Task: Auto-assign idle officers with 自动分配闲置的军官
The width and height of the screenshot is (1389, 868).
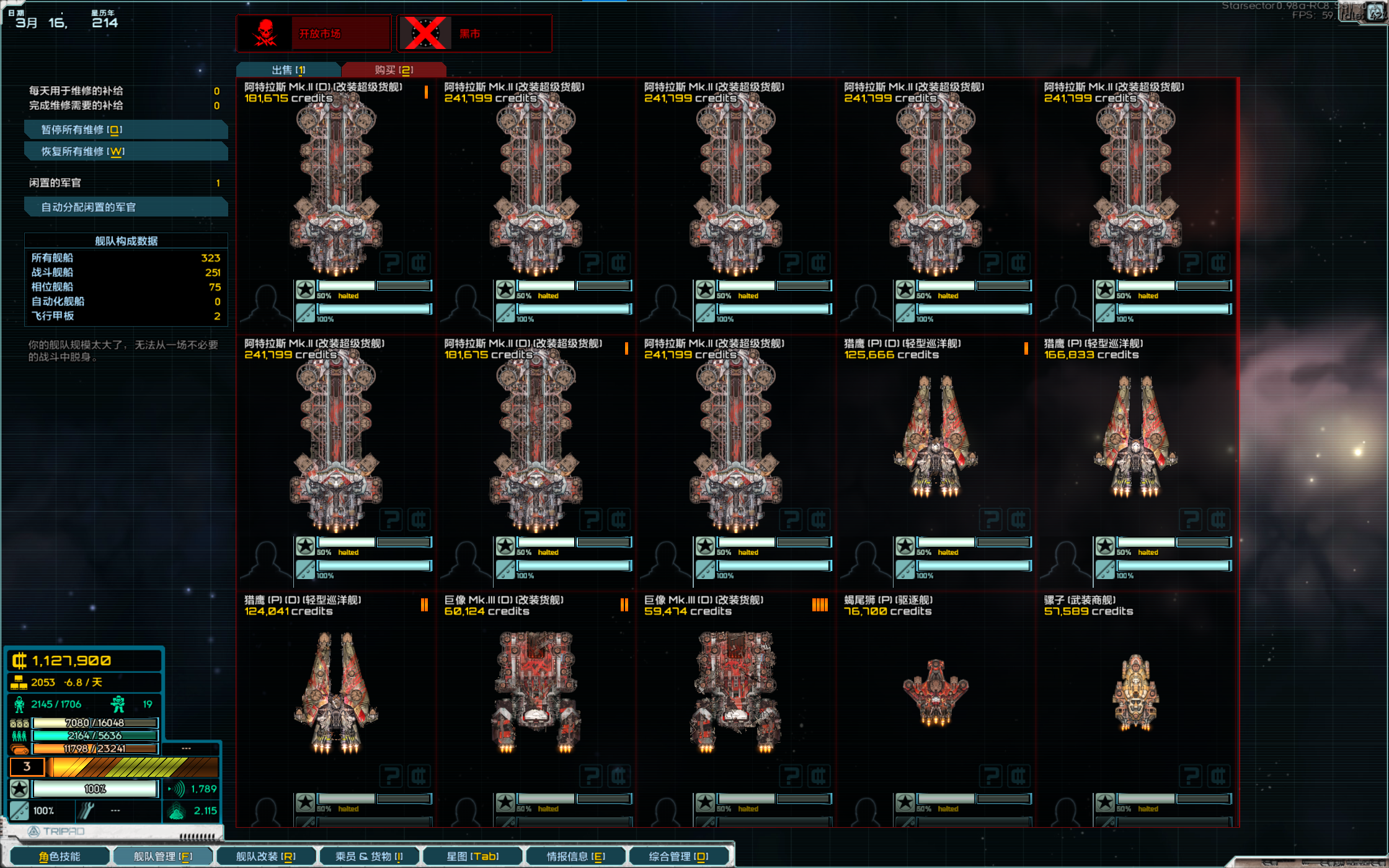Action: coord(126,207)
